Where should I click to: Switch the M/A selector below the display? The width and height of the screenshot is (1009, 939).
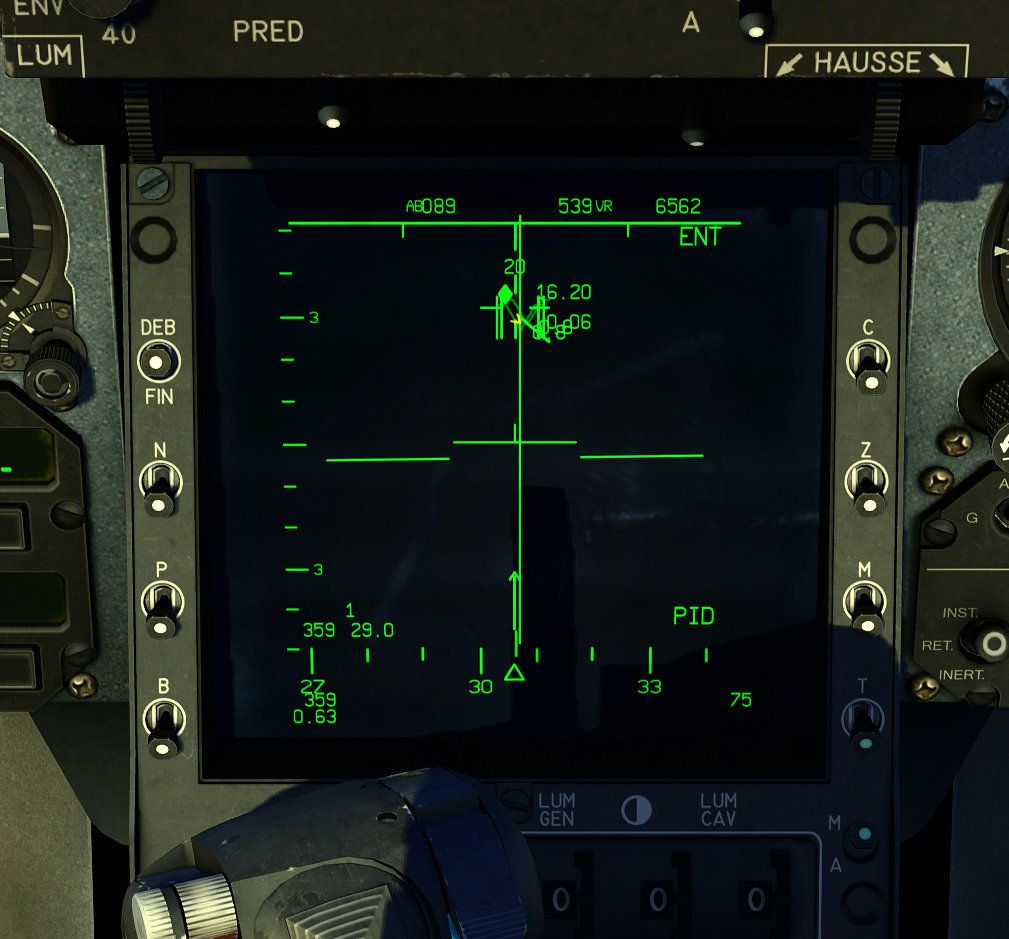click(861, 838)
